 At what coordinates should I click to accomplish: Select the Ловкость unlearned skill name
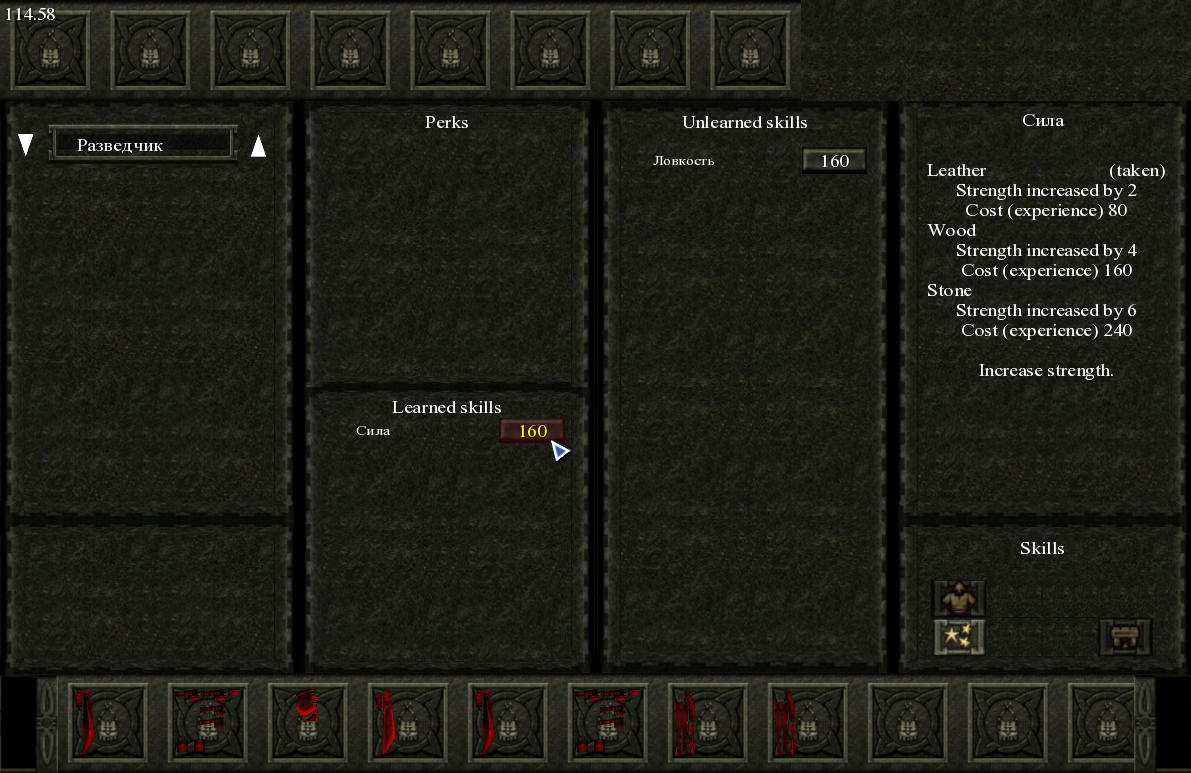[684, 161]
